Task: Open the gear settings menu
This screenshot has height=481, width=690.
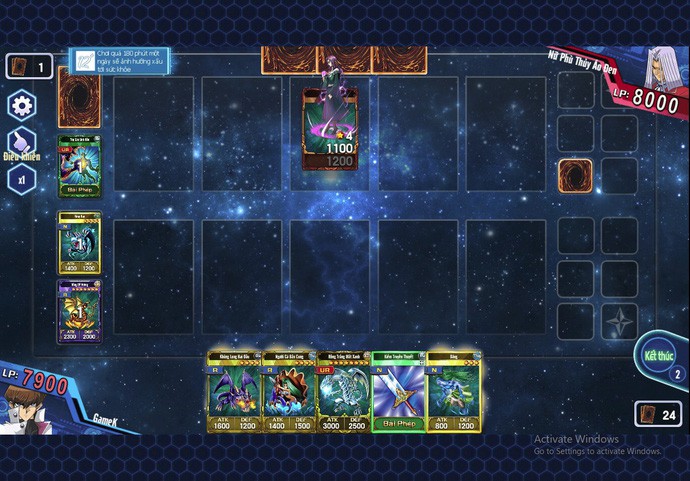Action: pyautogui.click(x=20, y=104)
